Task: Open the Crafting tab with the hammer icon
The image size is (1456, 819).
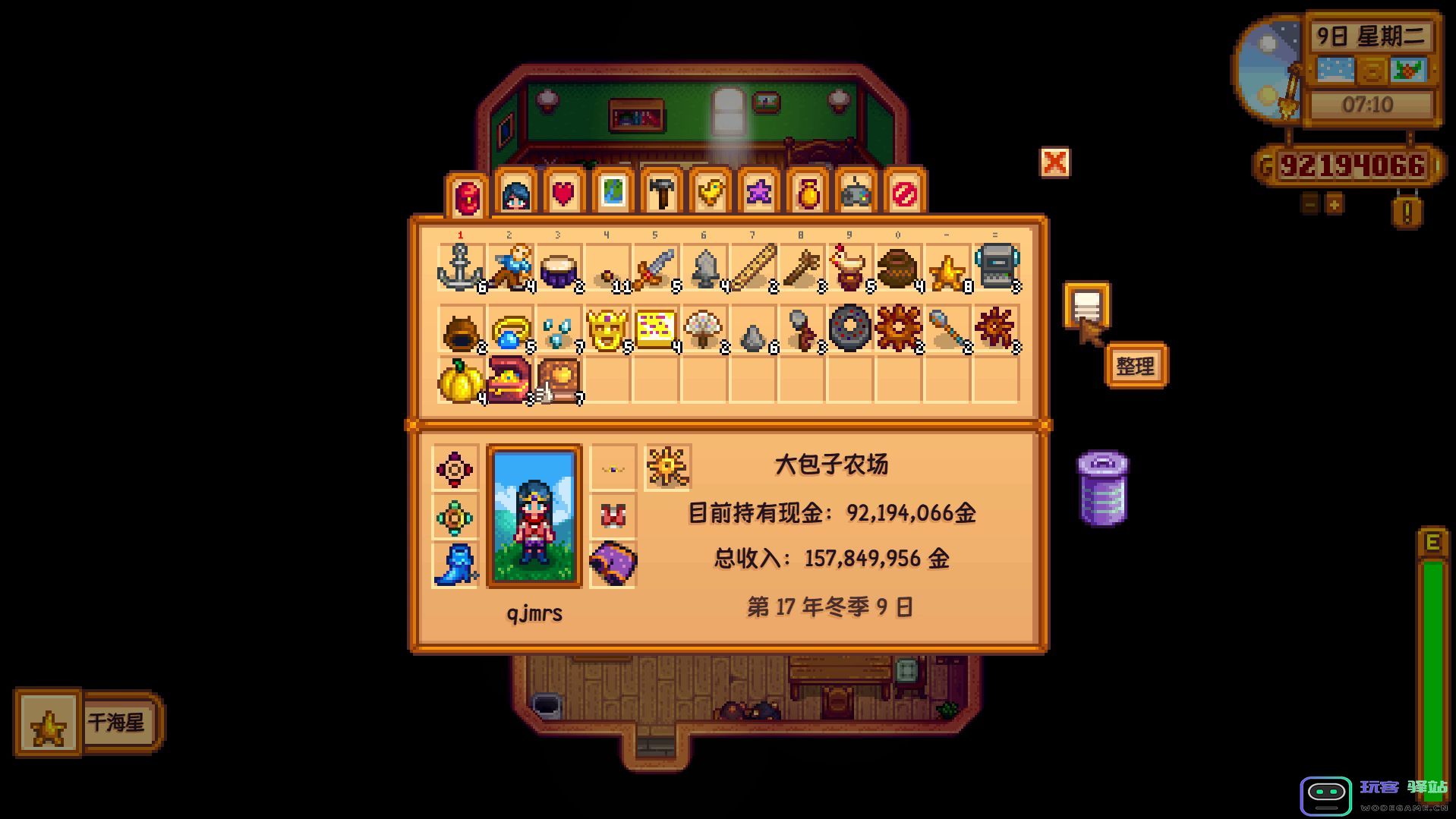Action: tap(662, 192)
